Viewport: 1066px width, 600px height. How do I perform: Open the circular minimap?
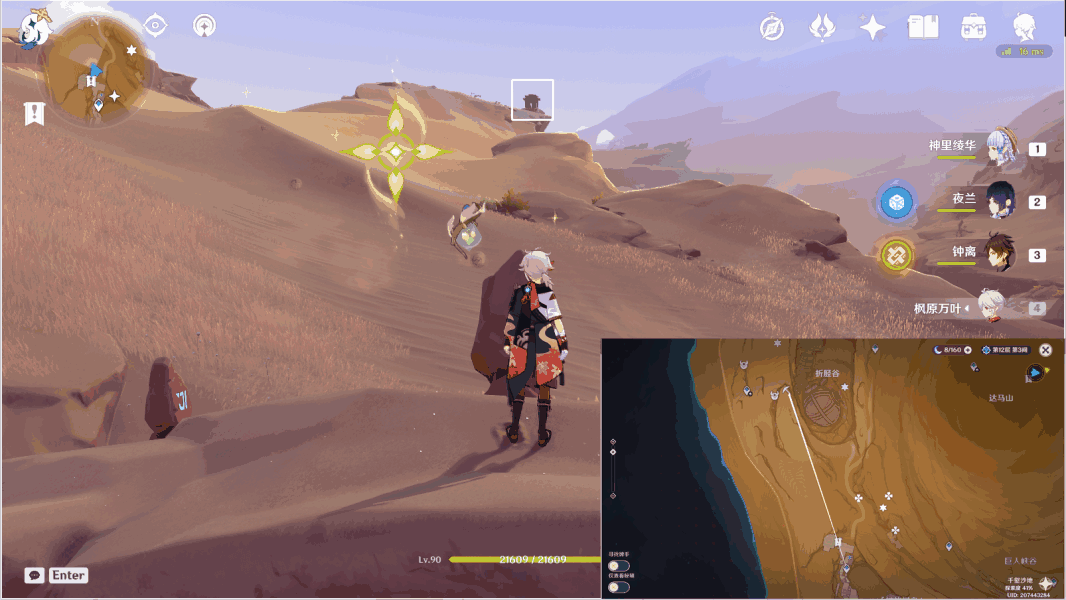(100, 70)
